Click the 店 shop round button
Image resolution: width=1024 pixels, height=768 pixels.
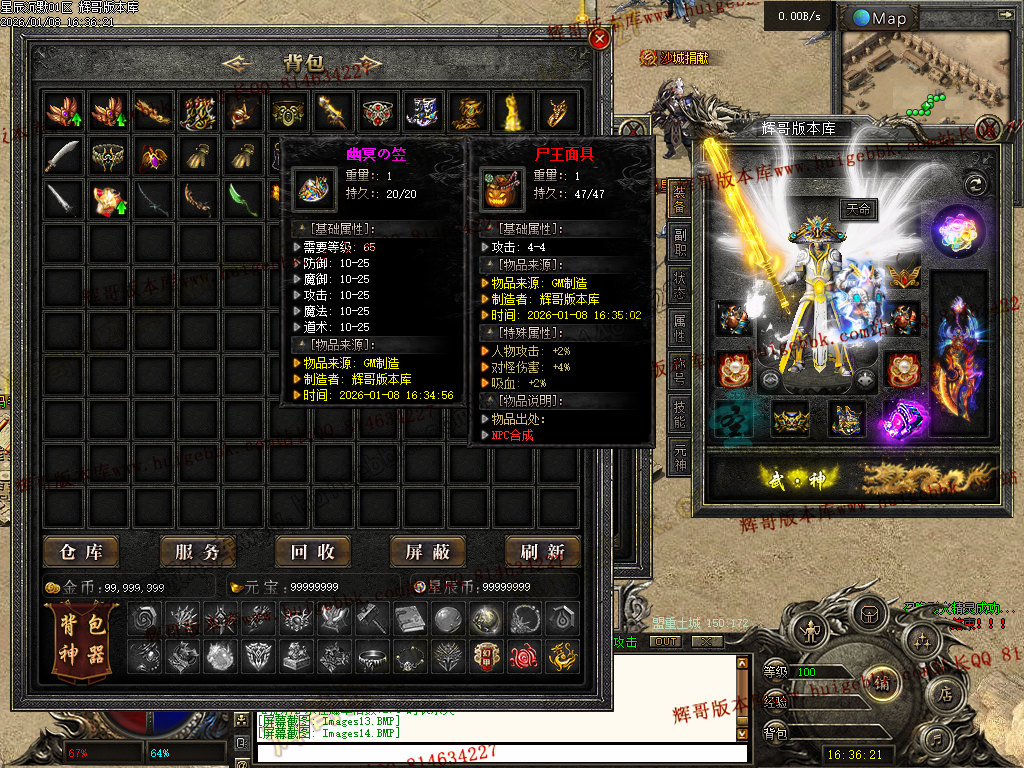coord(944,693)
